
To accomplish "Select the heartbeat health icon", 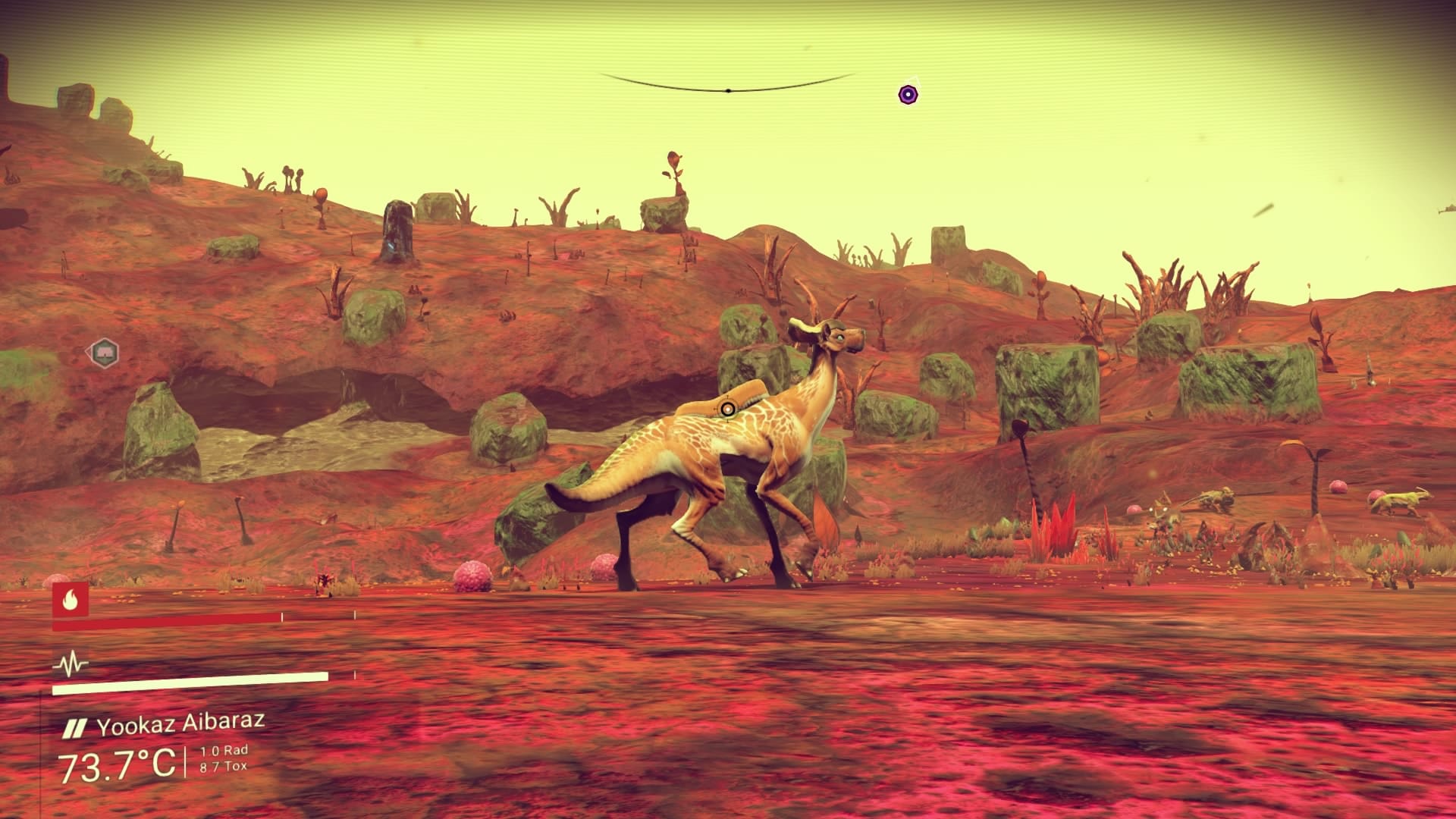I will pyautogui.click(x=71, y=663).
